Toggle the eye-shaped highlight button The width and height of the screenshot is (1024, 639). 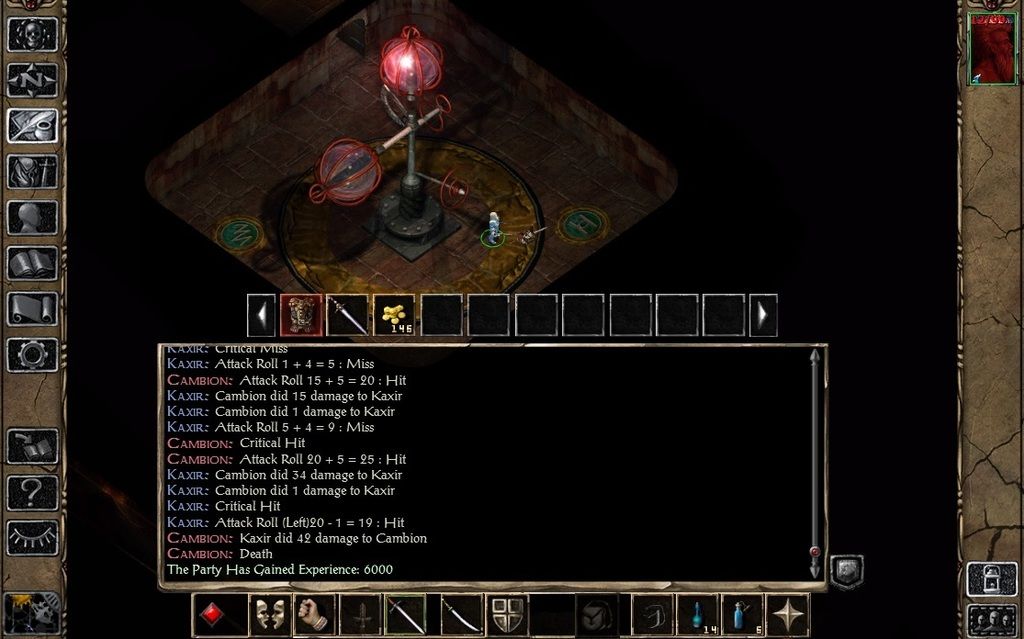(x=32, y=538)
